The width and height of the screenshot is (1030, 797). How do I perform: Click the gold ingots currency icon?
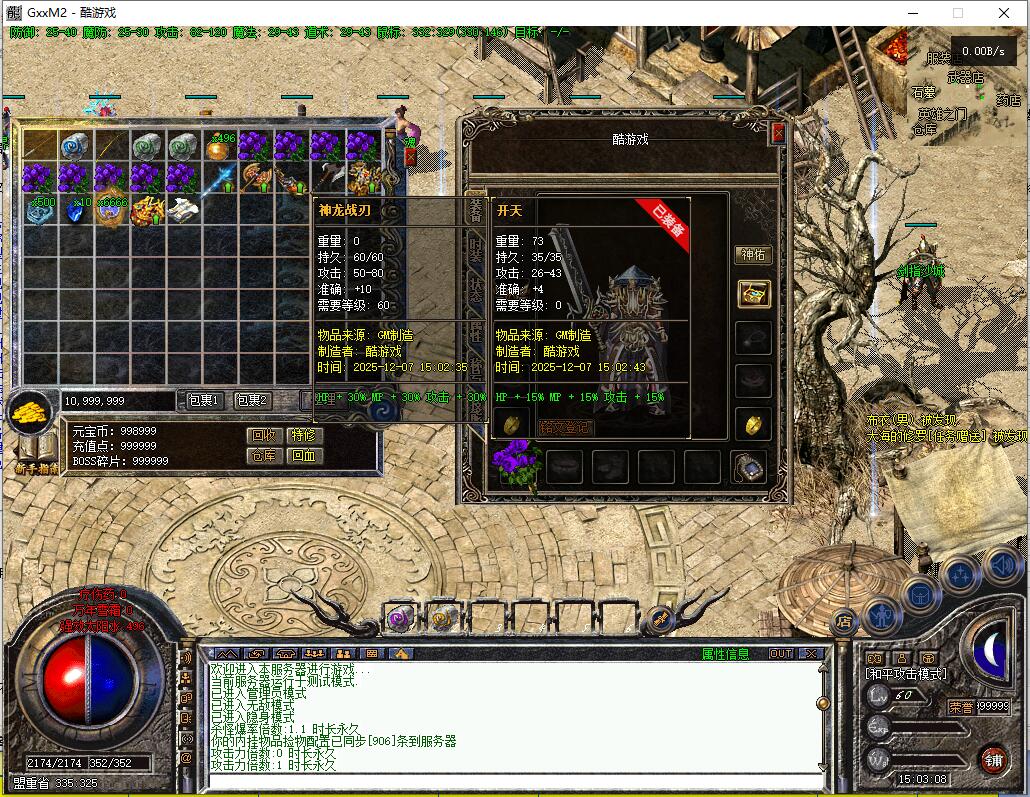(32, 410)
